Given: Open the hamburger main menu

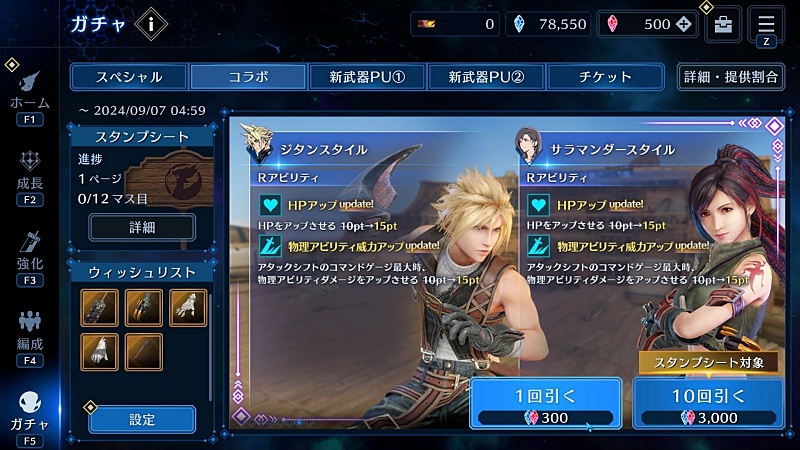Looking at the screenshot, I should pos(766,23).
